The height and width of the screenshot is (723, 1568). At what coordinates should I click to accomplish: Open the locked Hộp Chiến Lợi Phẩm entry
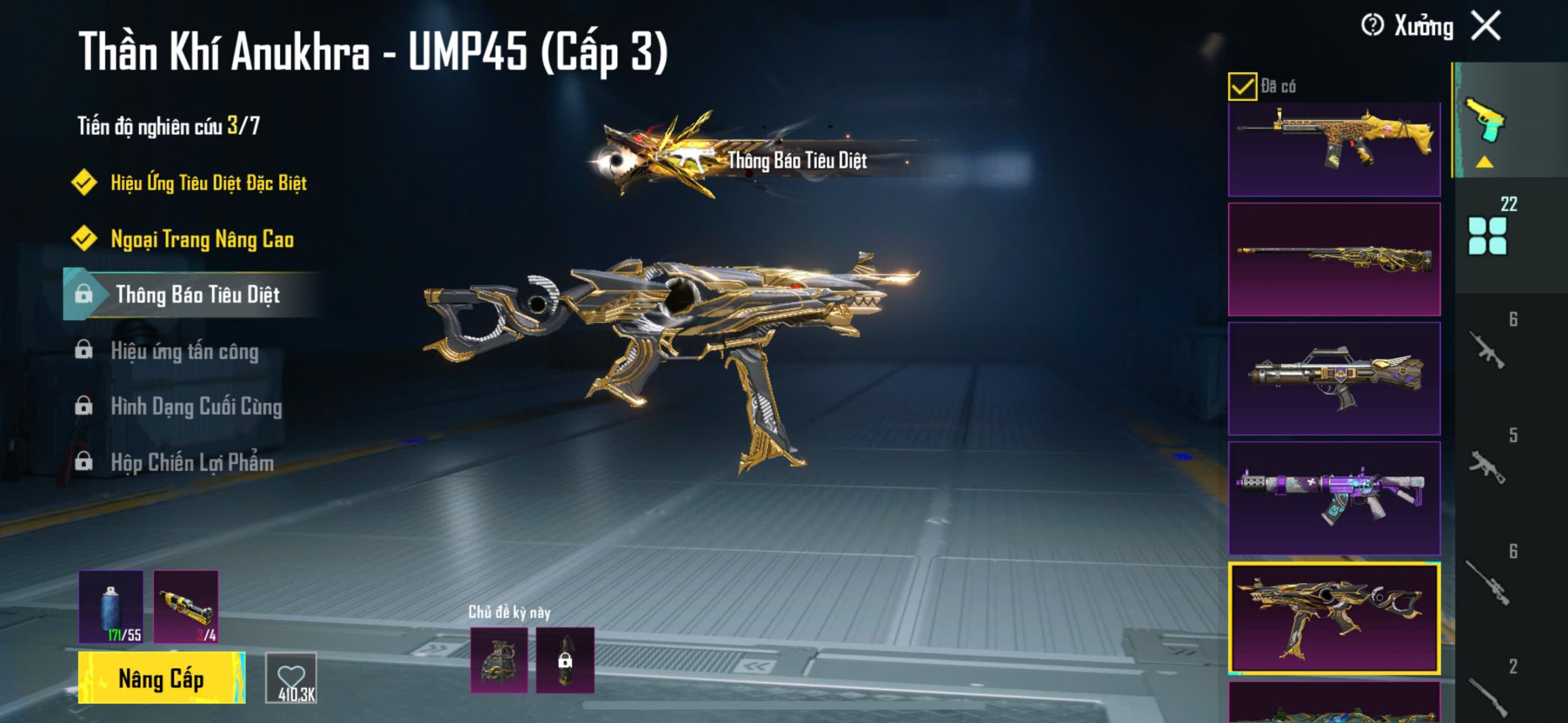click(x=192, y=462)
